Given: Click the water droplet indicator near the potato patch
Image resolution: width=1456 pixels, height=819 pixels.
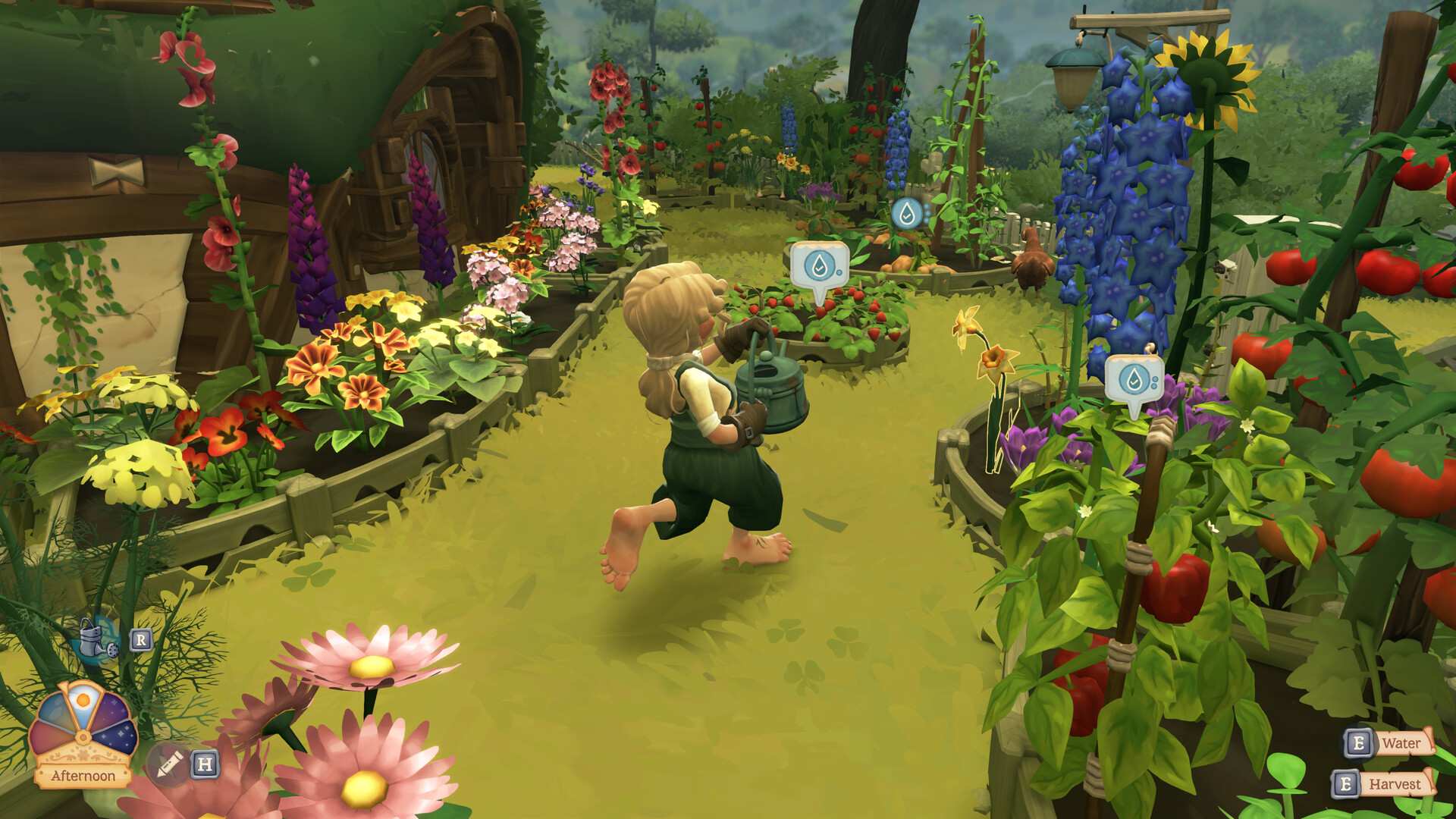Looking at the screenshot, I should point(909,213).
